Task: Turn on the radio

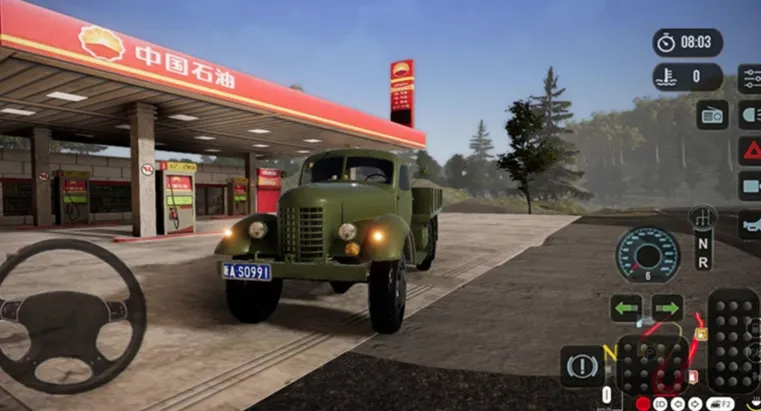Action: point(713,115)
